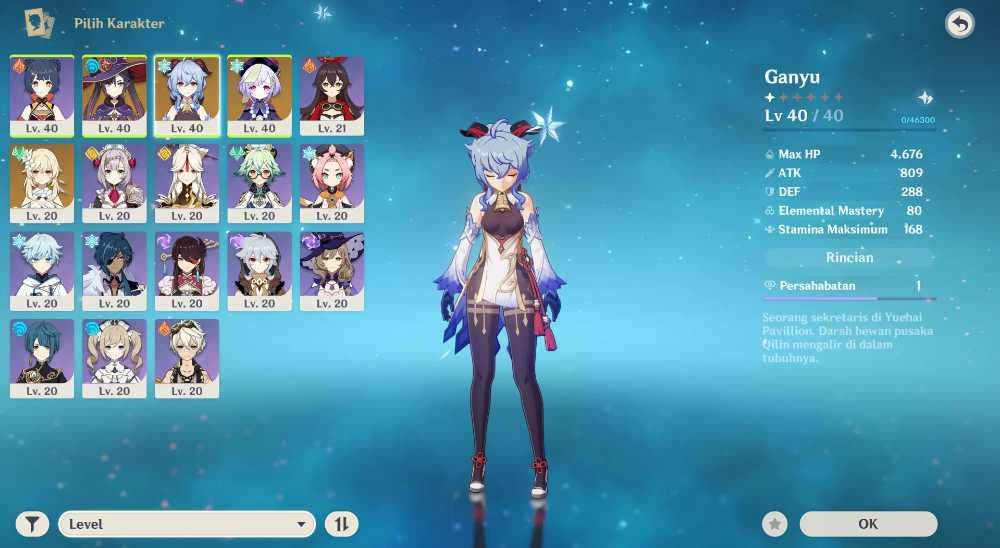Toggle the ascending/descending sort order button
This screenshot has width=1000, height=548.
tap(342, 524)
